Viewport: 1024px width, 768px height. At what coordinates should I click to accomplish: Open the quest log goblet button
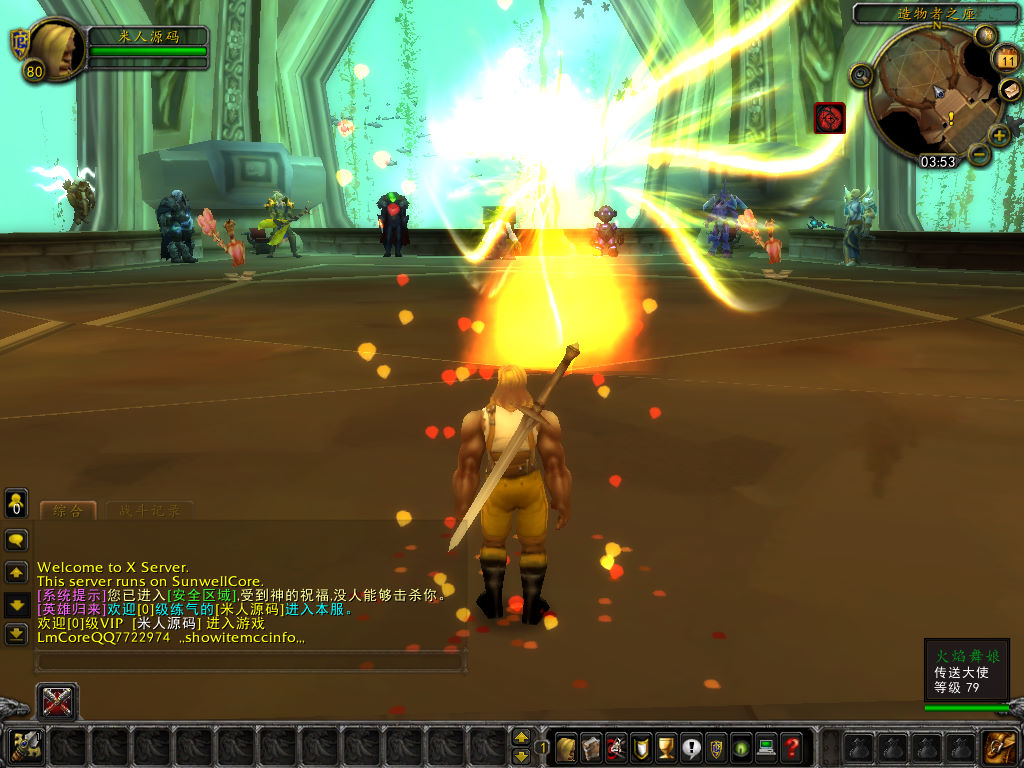click(x=666, y=746)
